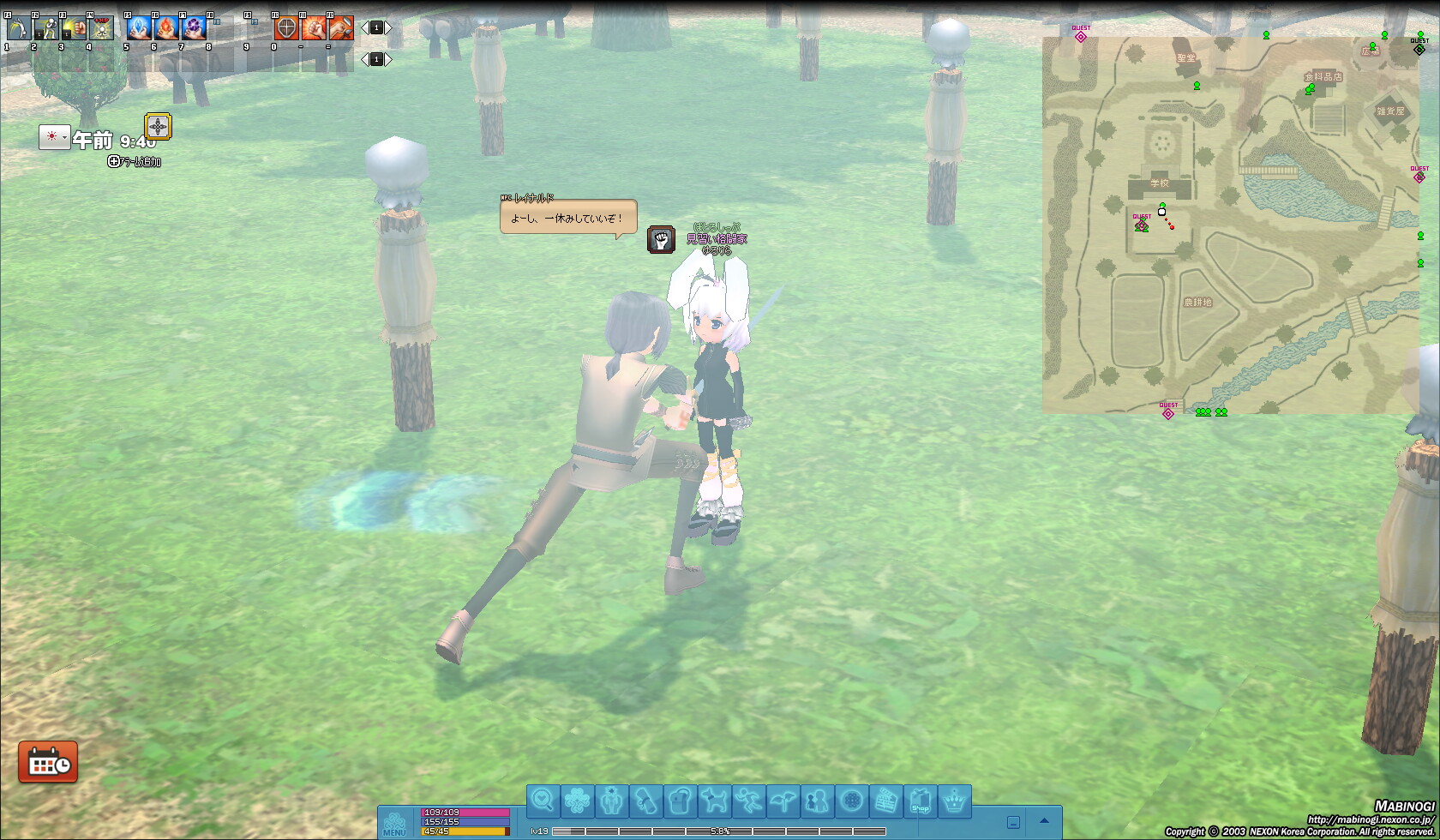Select the orange clenched fist skill
Viewport: 1440px width, 840px height.
pos(314,28)
